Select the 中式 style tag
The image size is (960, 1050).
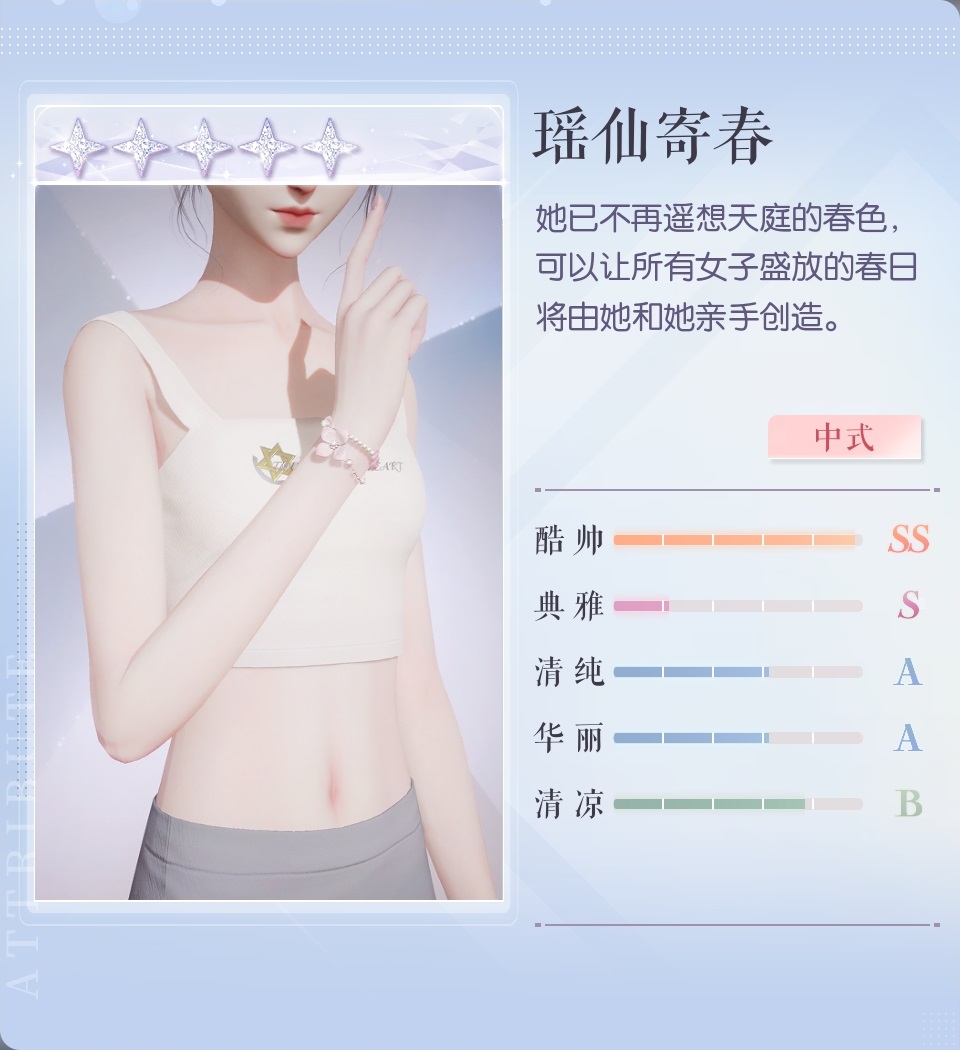(844, 438)
